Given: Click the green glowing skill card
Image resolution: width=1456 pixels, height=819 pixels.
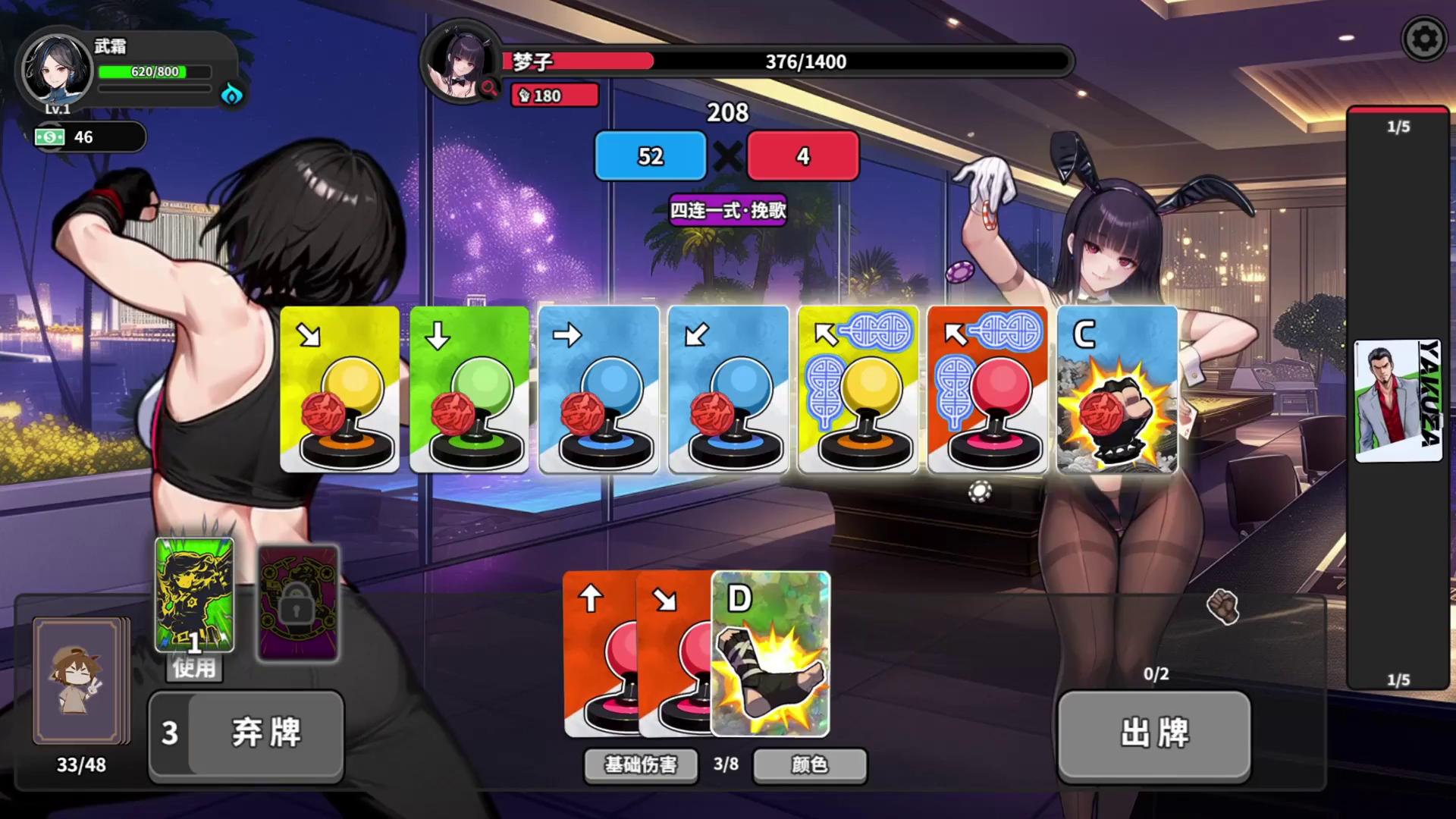Looking at the screenshot, I should (194, 593).
